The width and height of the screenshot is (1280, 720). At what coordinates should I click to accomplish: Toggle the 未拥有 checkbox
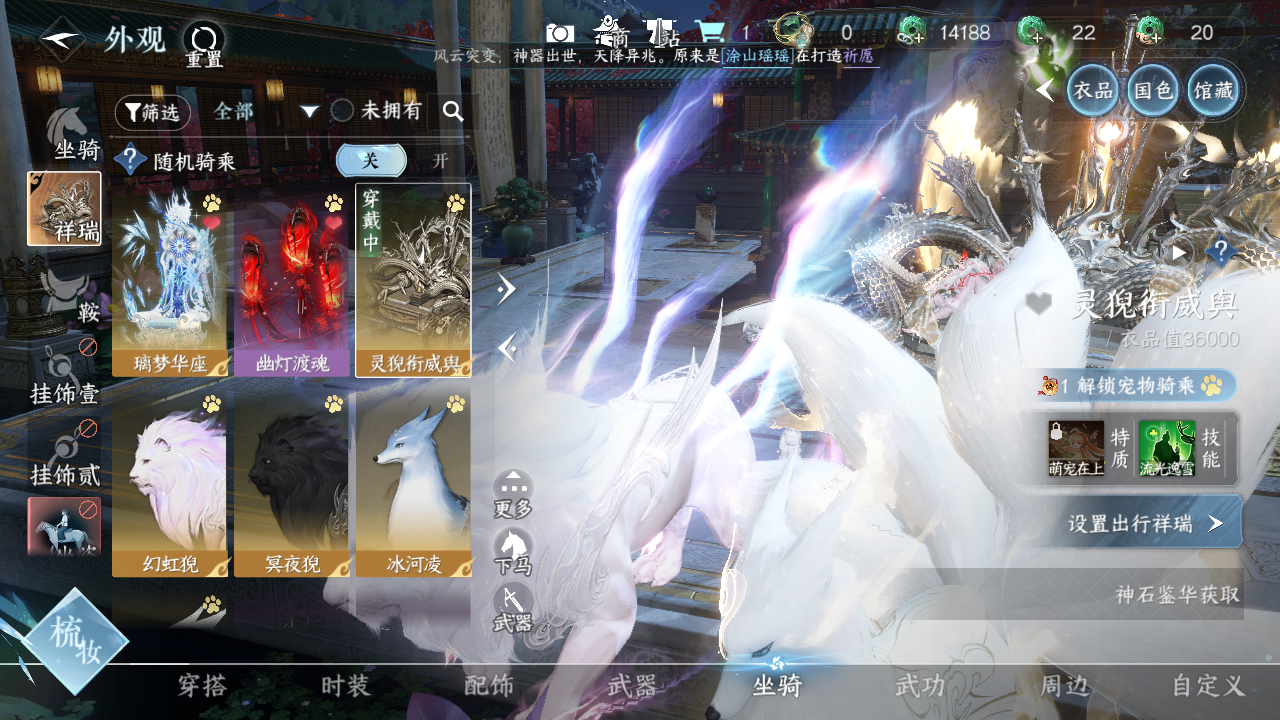[343, 111]
